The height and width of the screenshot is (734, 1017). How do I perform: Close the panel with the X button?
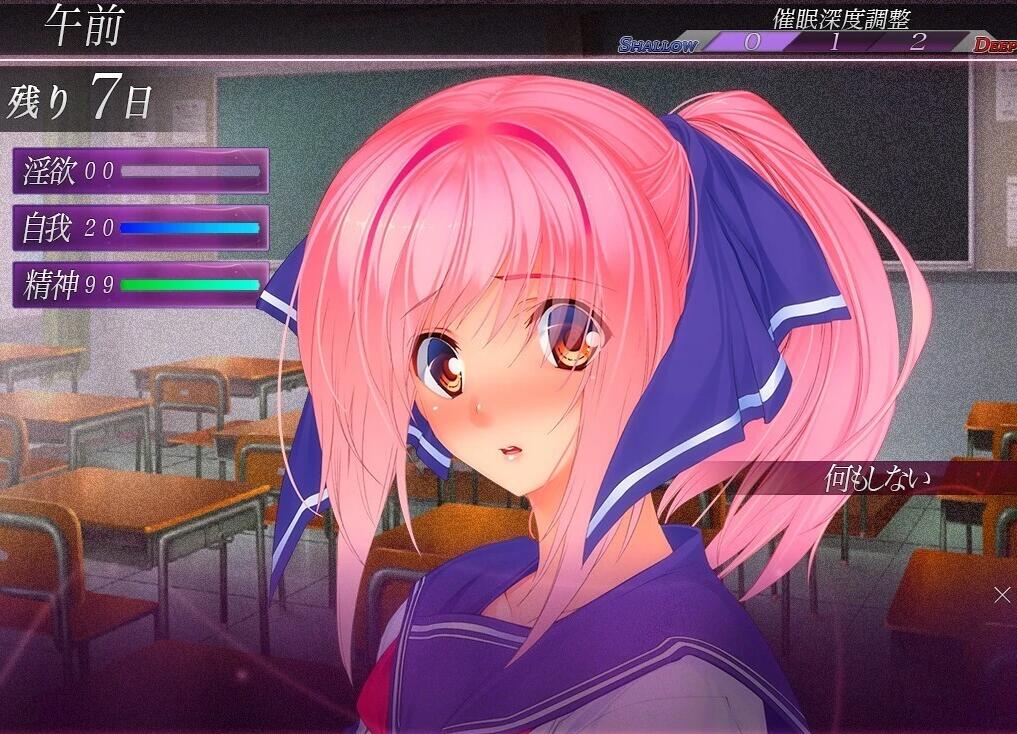coord(1002,595)
